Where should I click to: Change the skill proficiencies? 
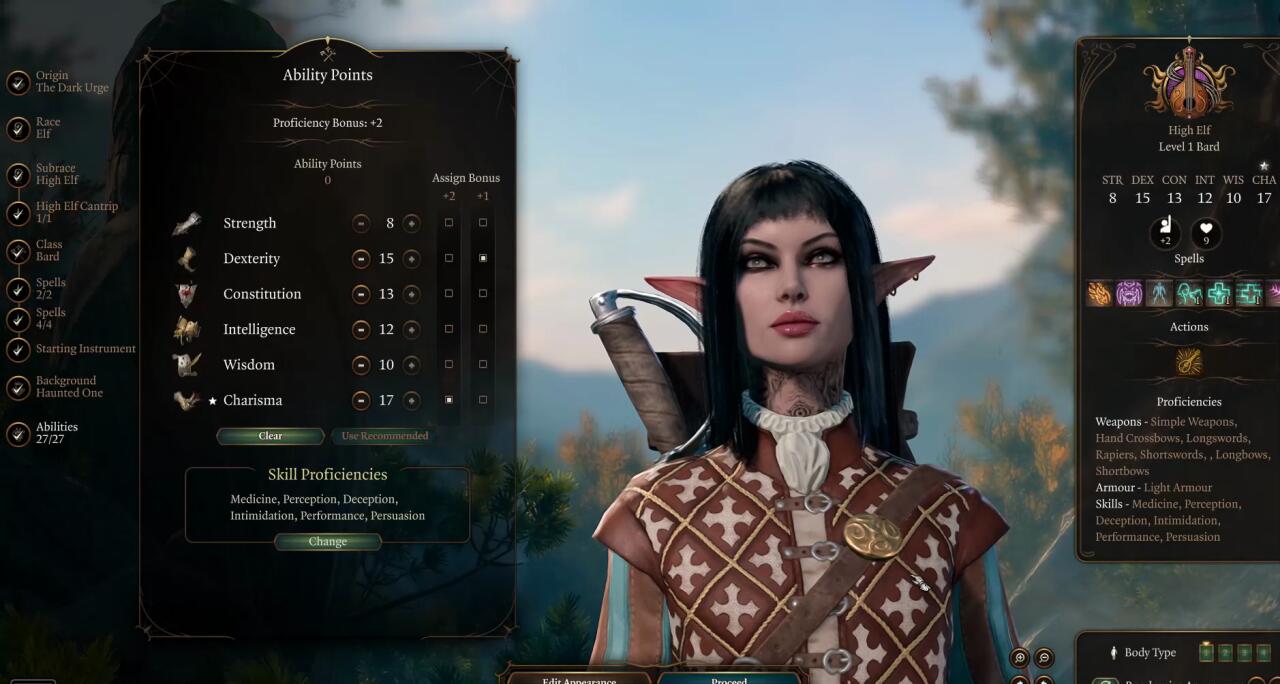coord(328,542)
